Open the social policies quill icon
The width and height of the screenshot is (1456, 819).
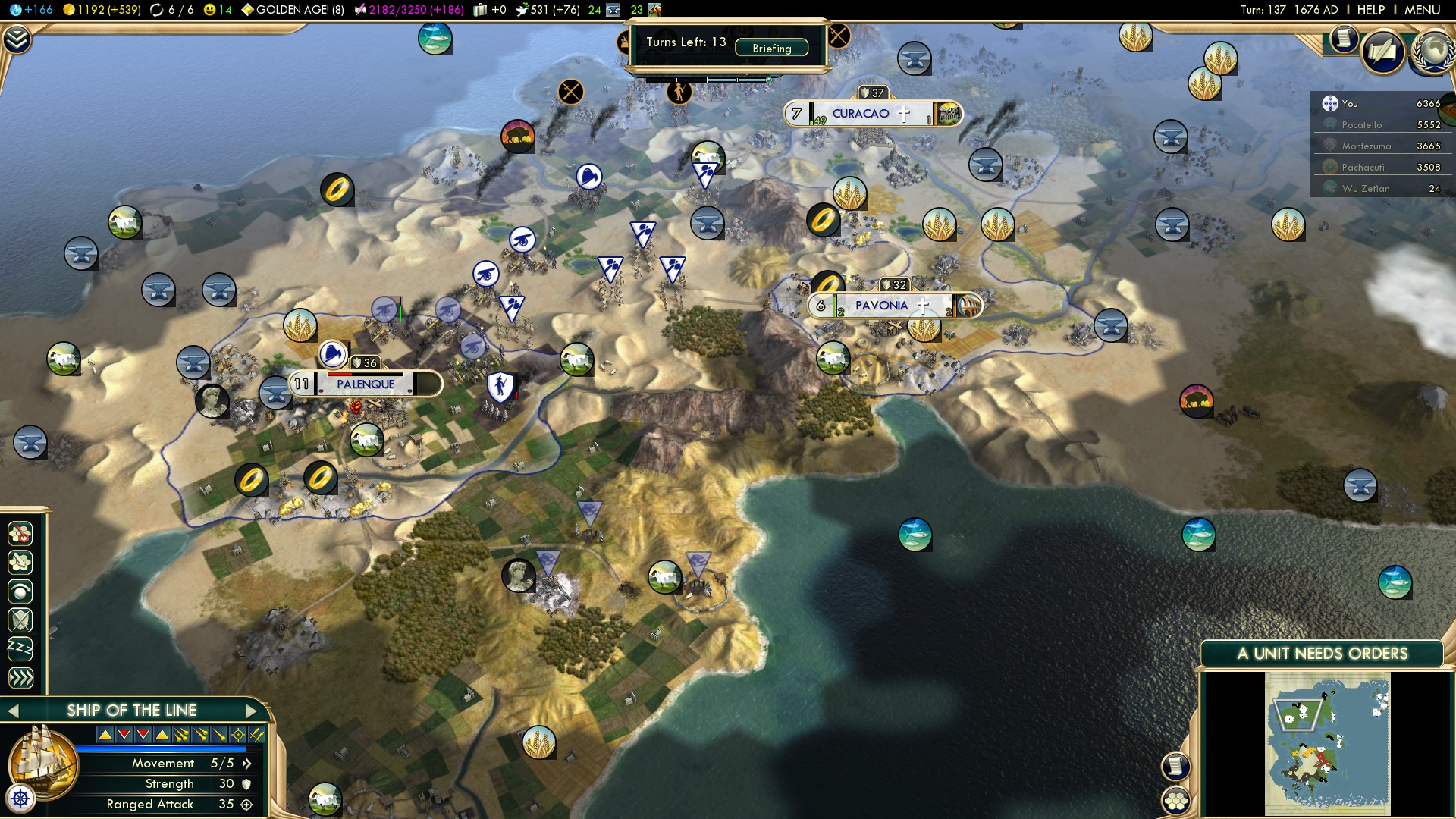1382,52
